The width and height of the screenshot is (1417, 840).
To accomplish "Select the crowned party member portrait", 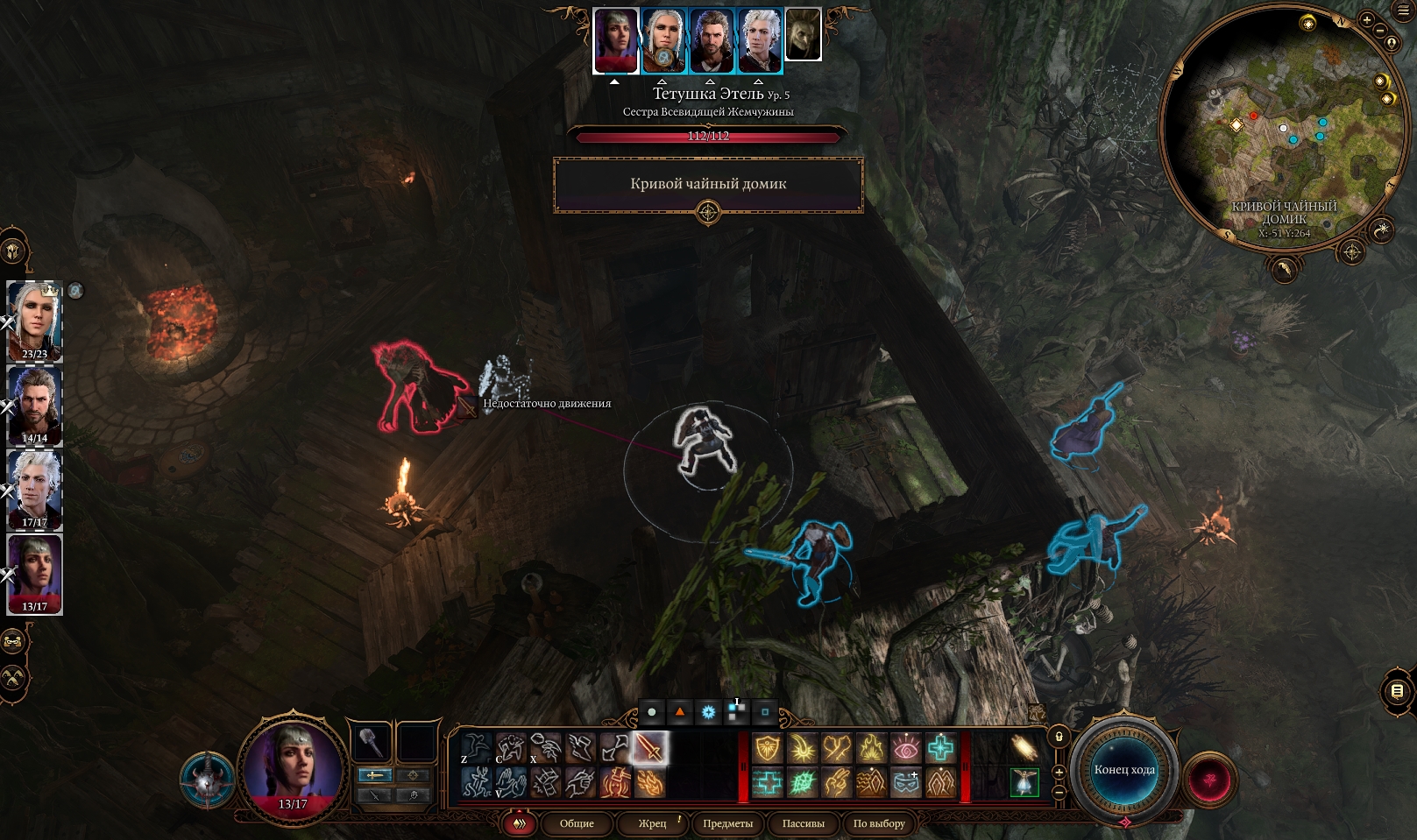I will click(x=35, y=320).
